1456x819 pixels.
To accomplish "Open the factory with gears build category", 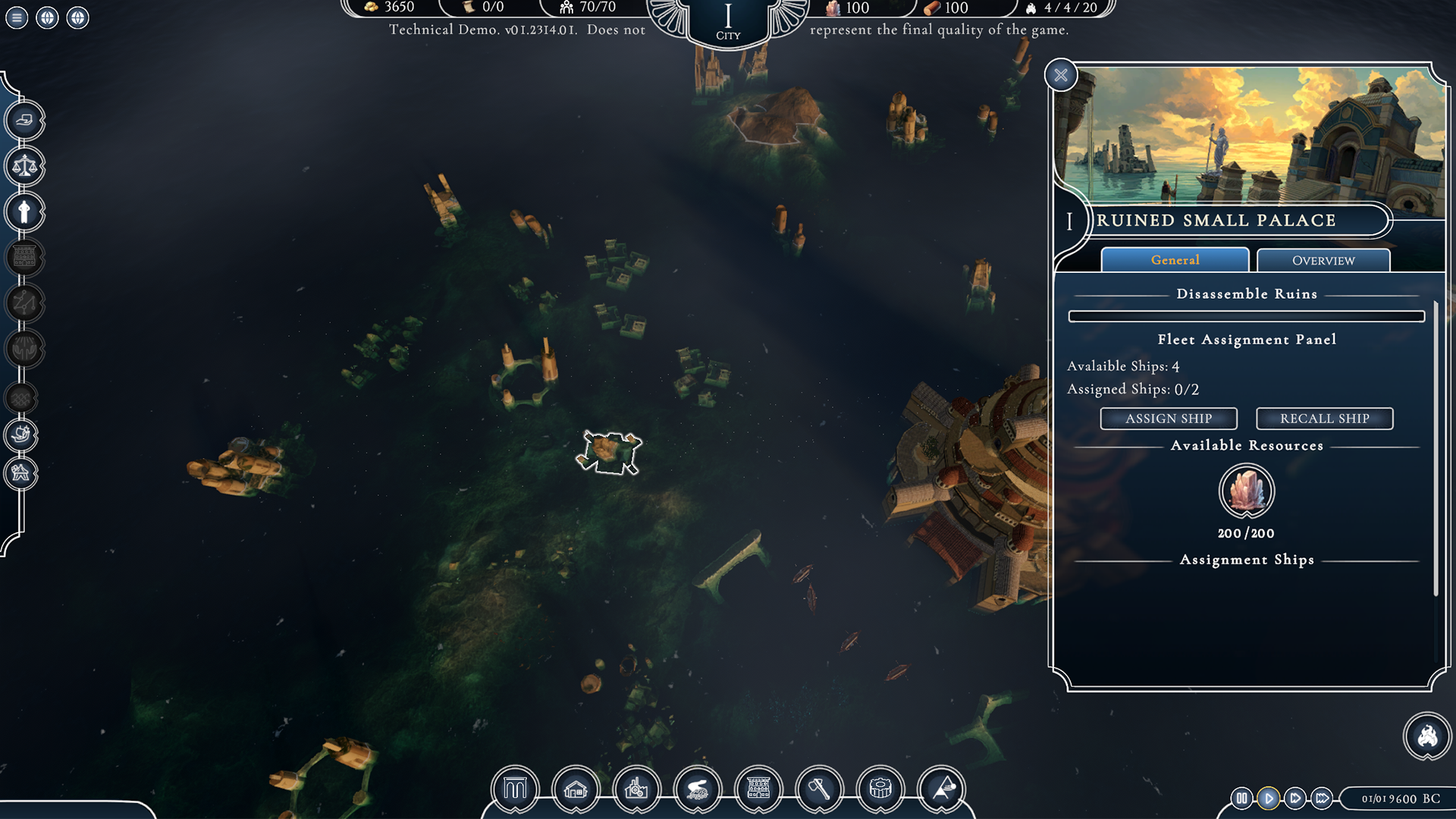I will [x=636, y=789].
